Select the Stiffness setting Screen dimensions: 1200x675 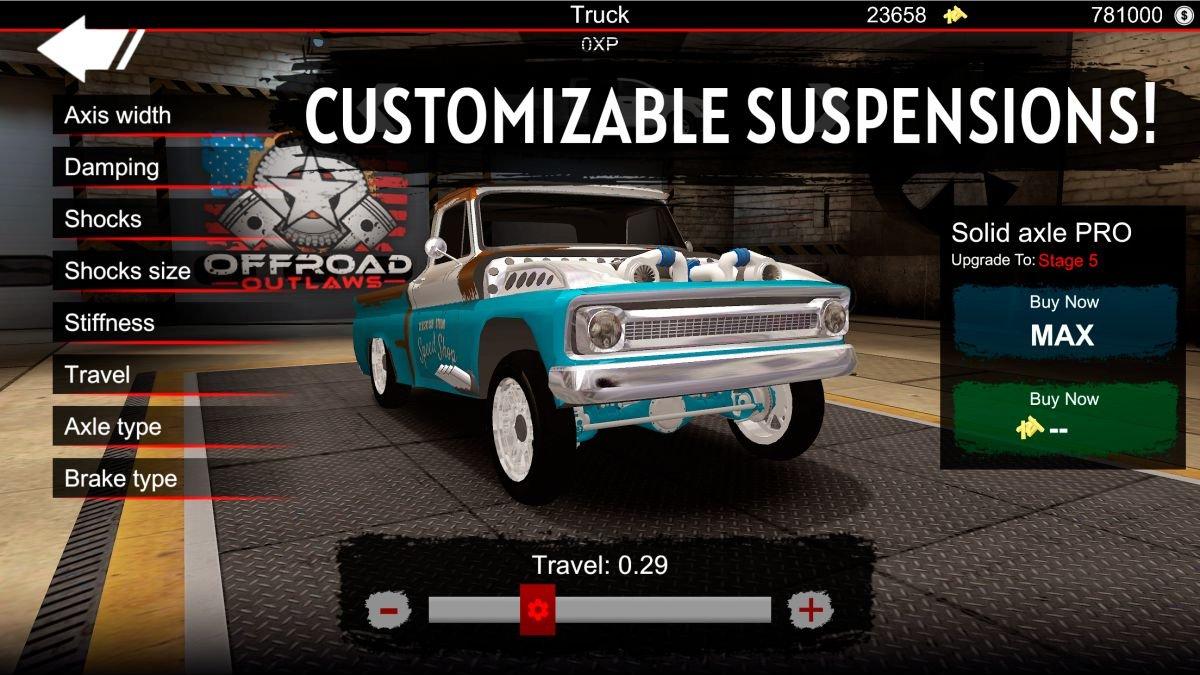click(110, 323)
